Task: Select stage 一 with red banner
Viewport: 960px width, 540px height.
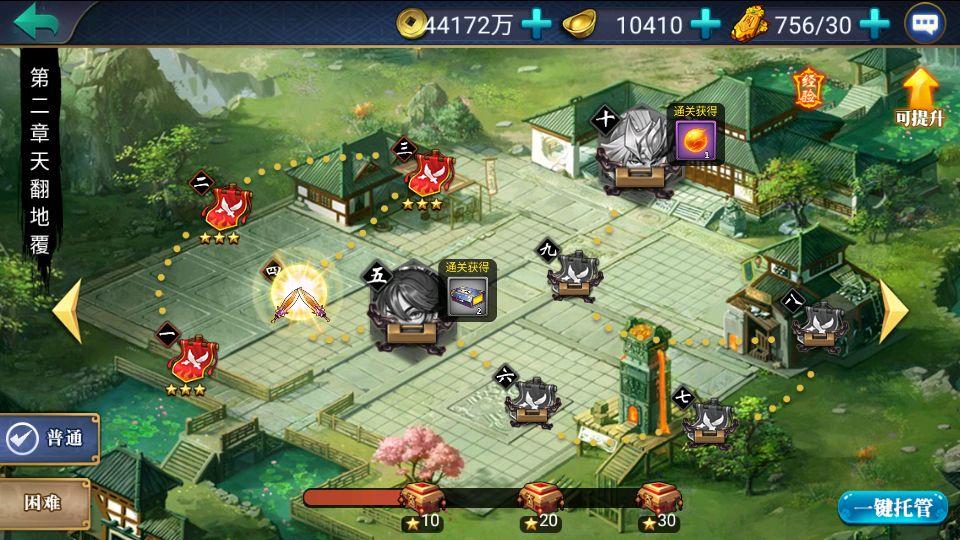Action: tap(193, 358)
